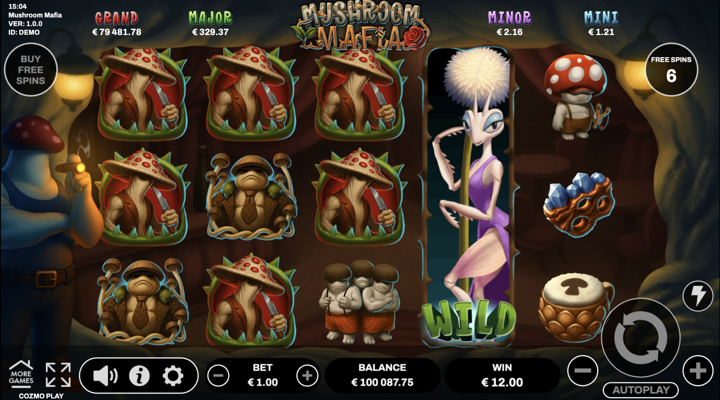
Task: Toggle lightning bolt turbo spin
Action: tap(698, 295)
